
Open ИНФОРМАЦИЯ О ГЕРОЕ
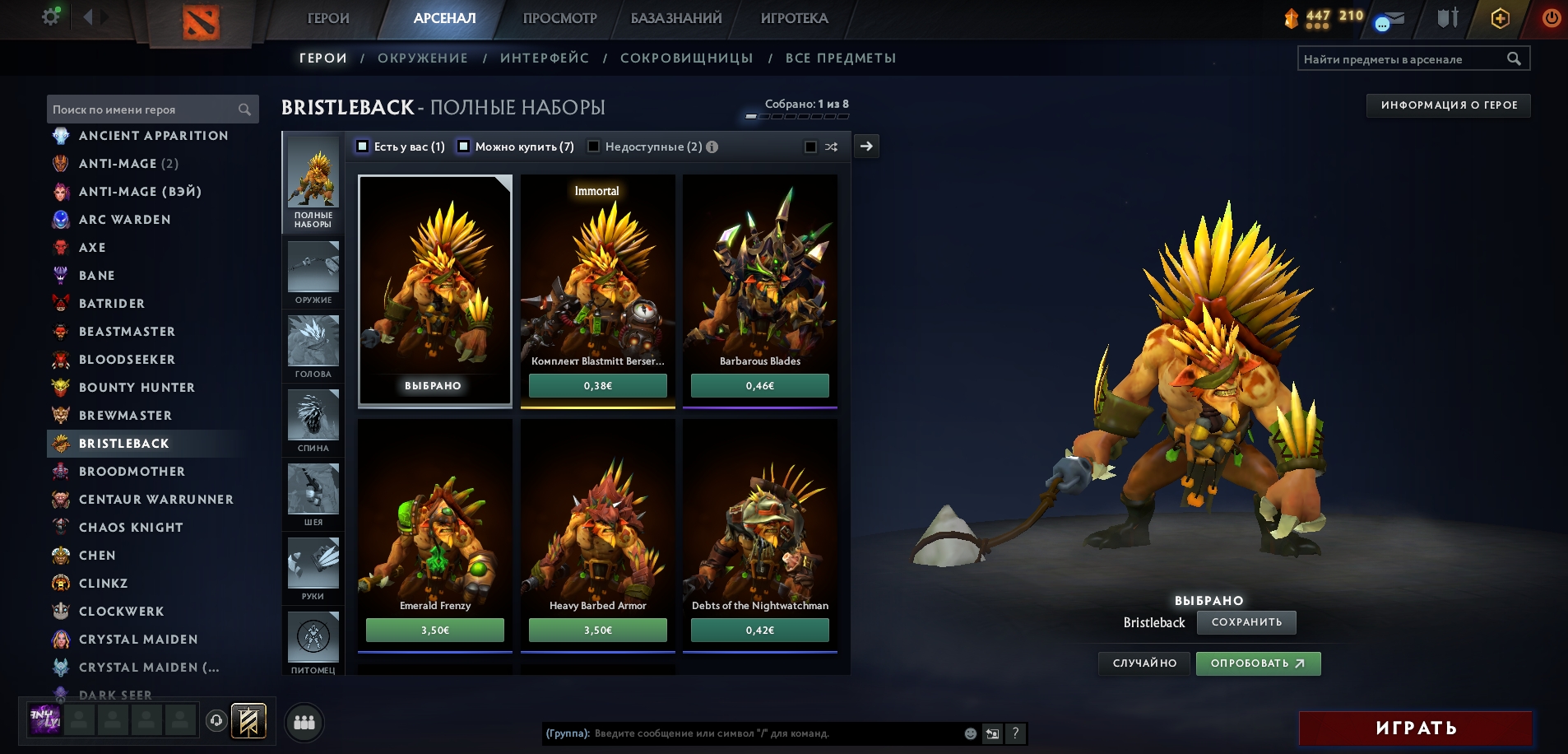1448,105
